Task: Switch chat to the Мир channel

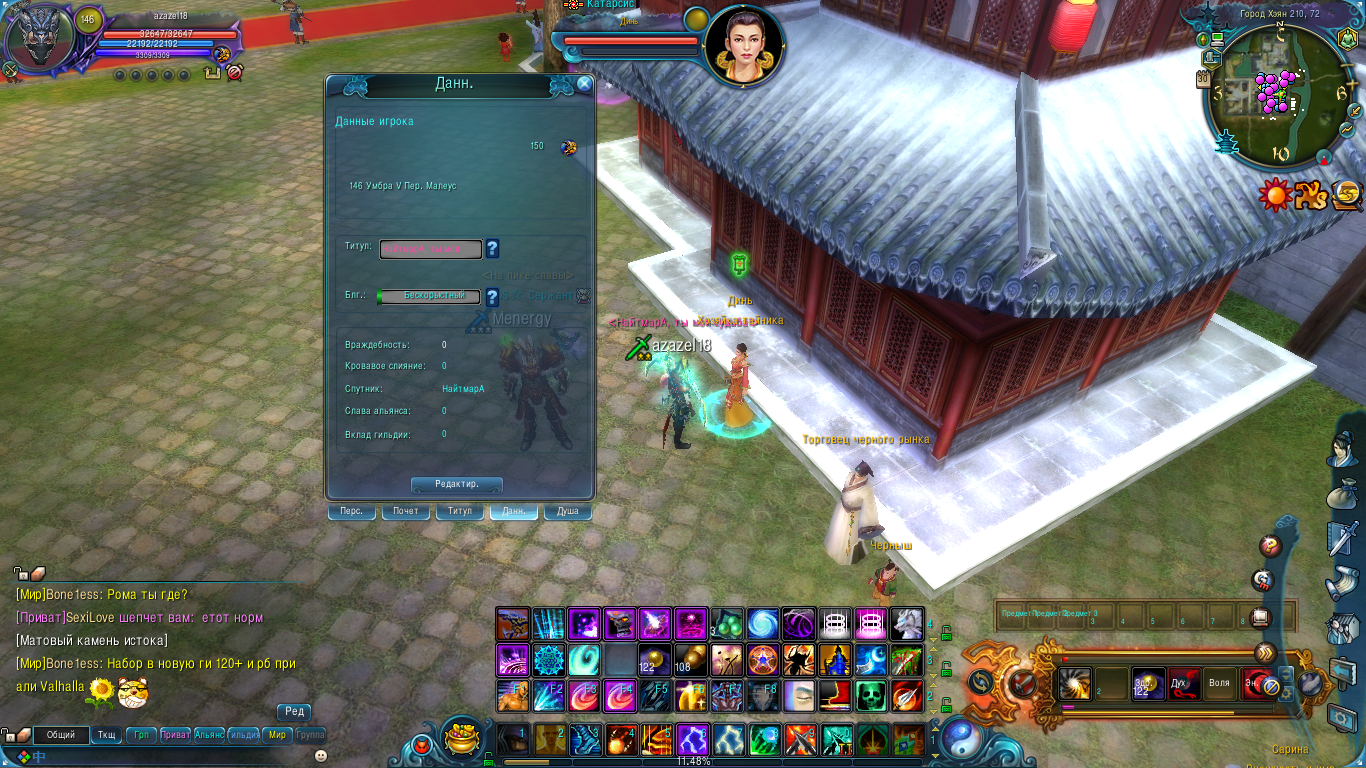Action: click(x=277, y=735)
